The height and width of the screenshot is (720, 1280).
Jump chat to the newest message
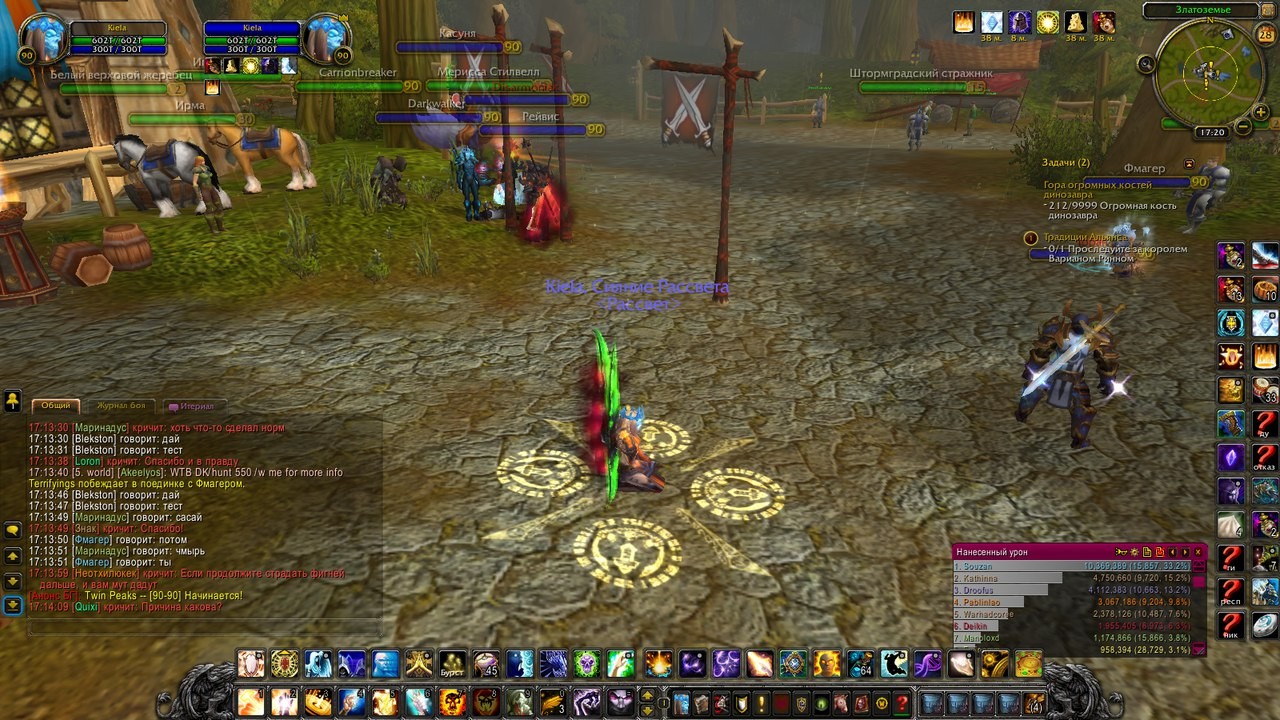click(12, 605)
